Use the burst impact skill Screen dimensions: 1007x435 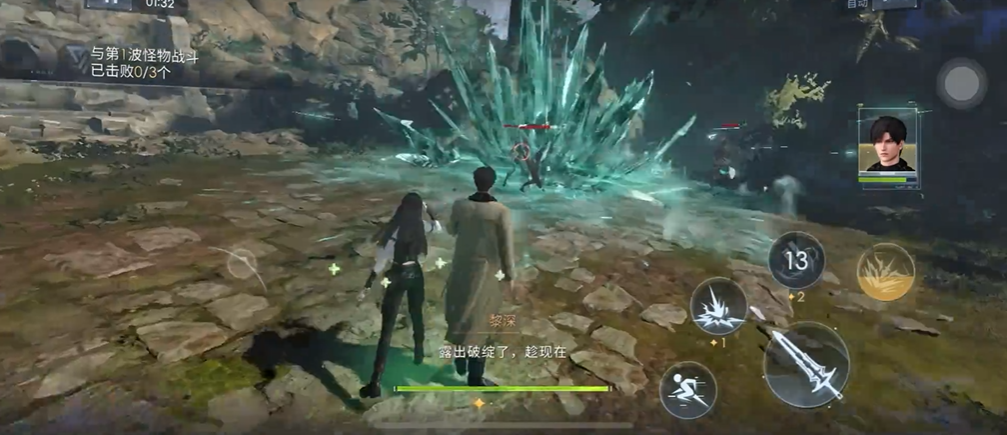[719, 306]
